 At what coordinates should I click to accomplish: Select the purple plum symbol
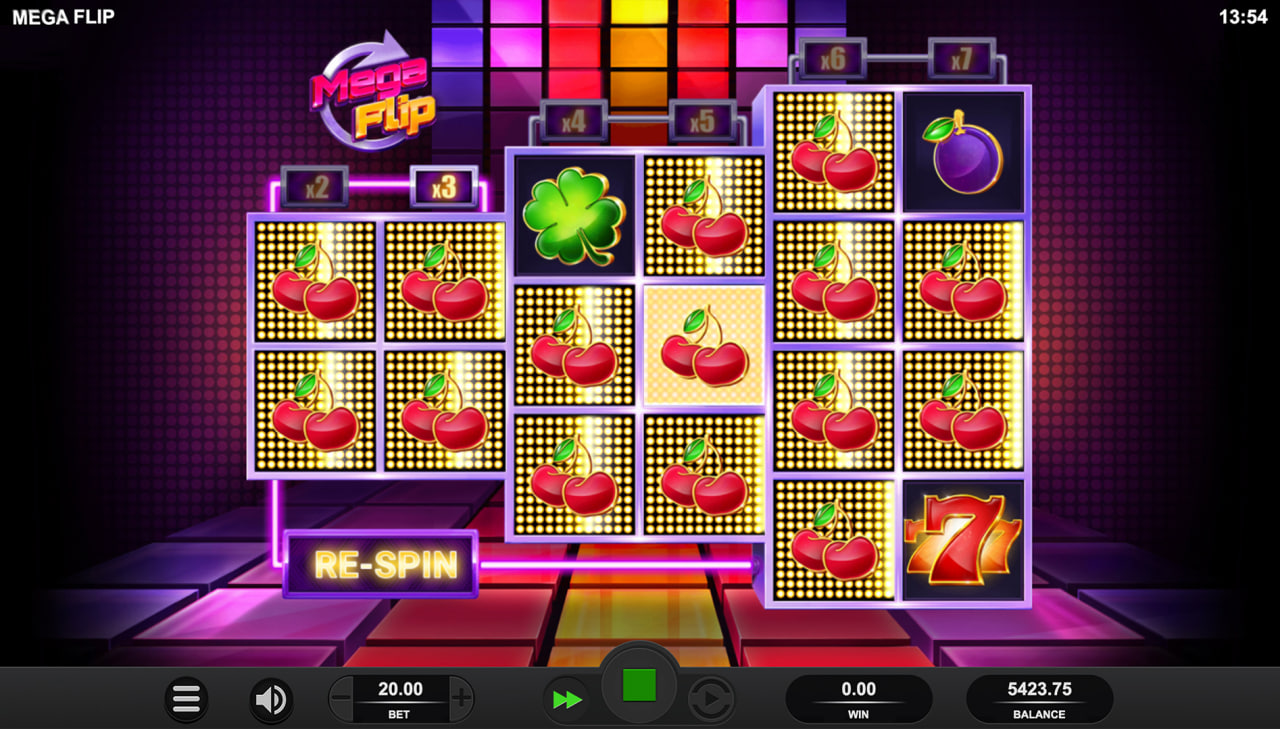tap(962, 151)
